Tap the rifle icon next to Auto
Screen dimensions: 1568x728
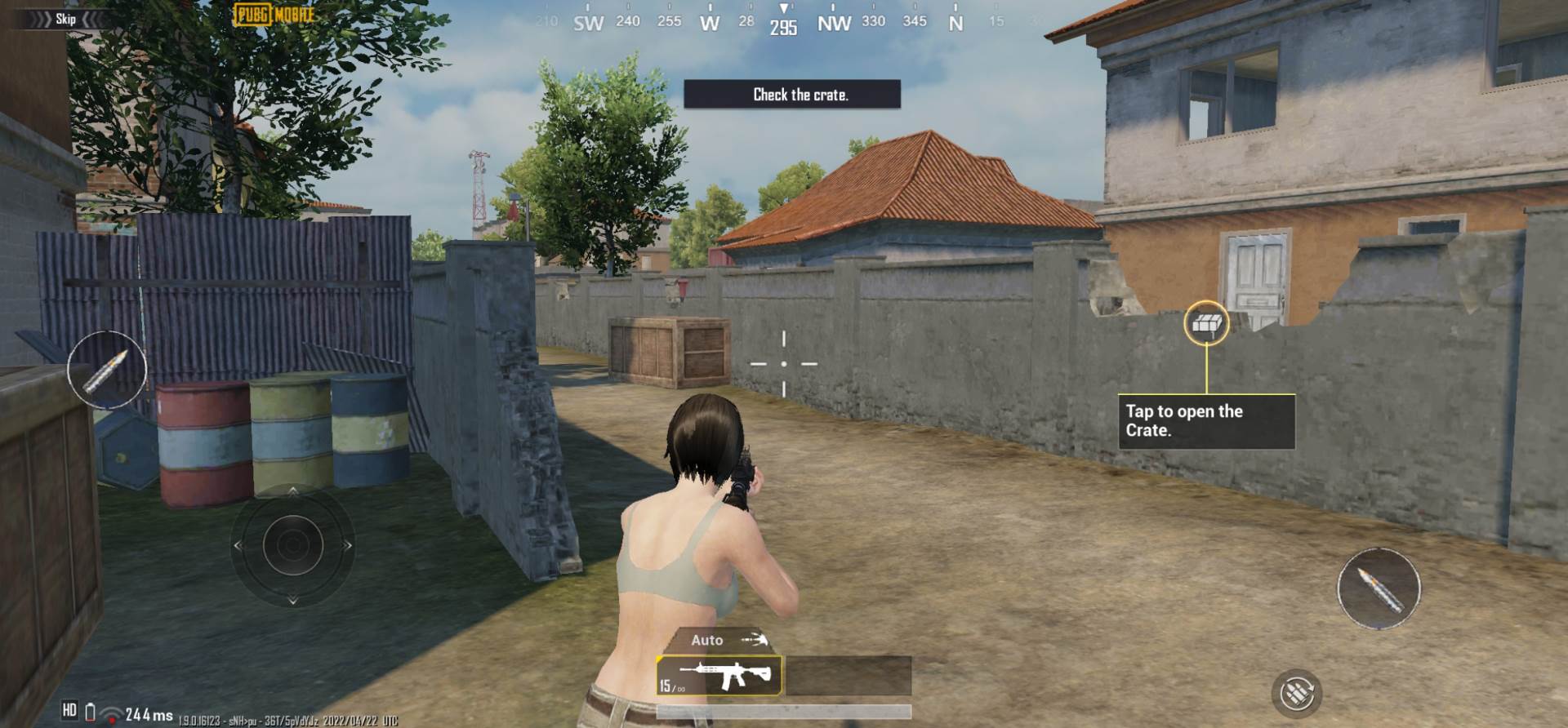(755, 640)
